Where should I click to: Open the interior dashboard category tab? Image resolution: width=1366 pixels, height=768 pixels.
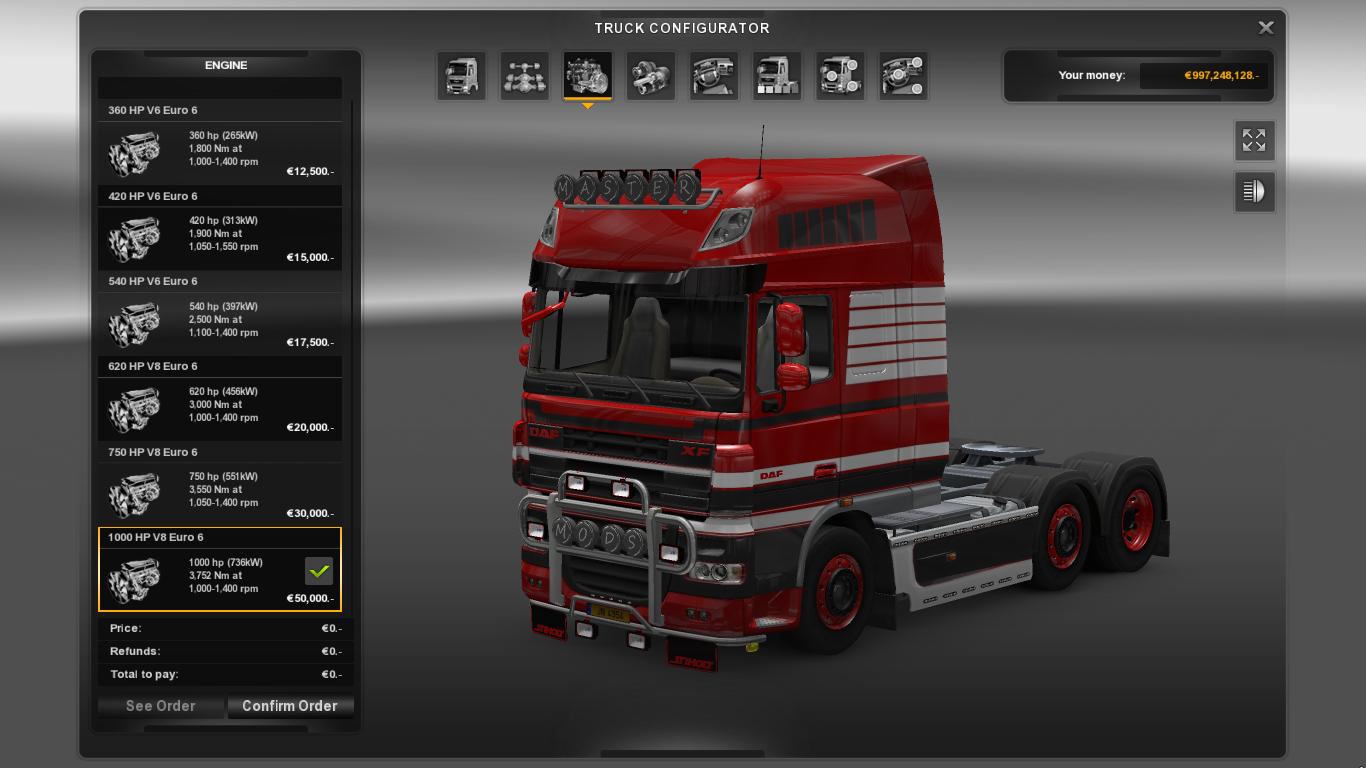pyautogui.click(x=714, y=76)
